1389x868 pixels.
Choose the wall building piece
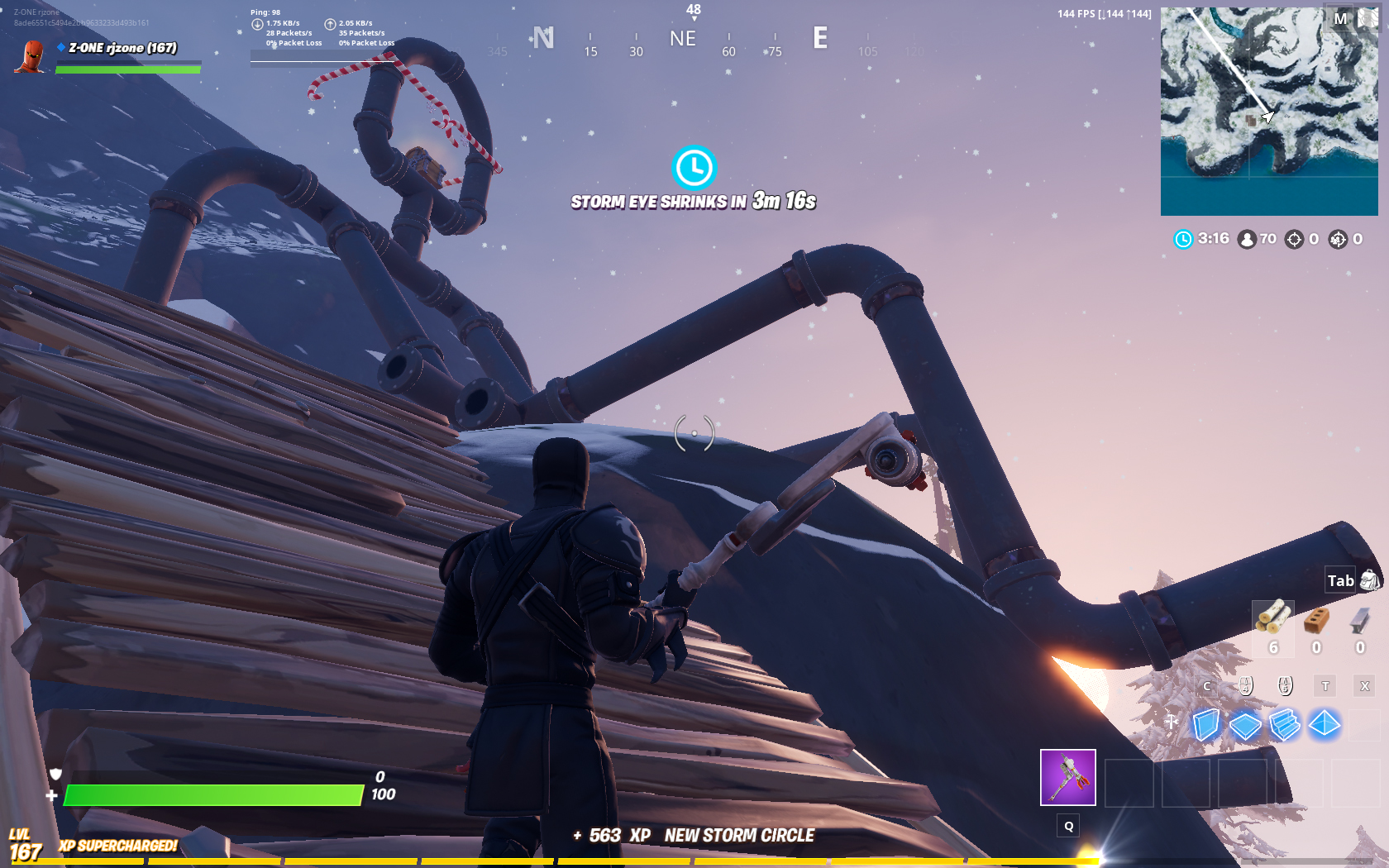(1206, 725)
